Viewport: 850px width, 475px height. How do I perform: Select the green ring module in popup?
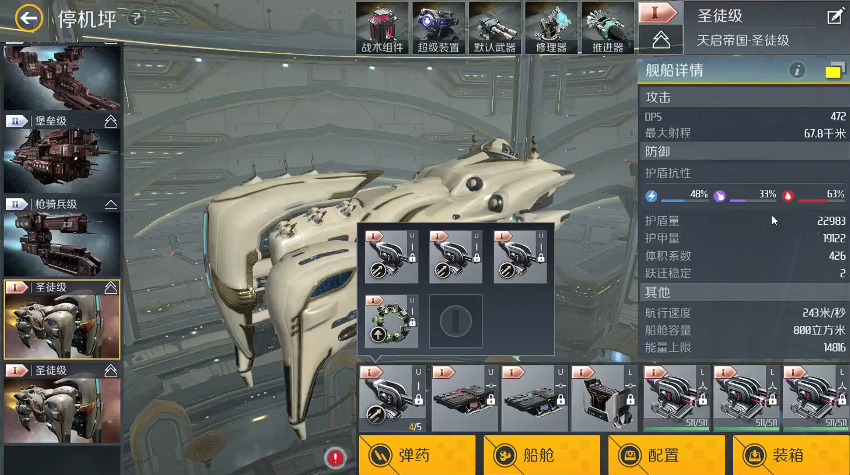[x=392, y=320]
